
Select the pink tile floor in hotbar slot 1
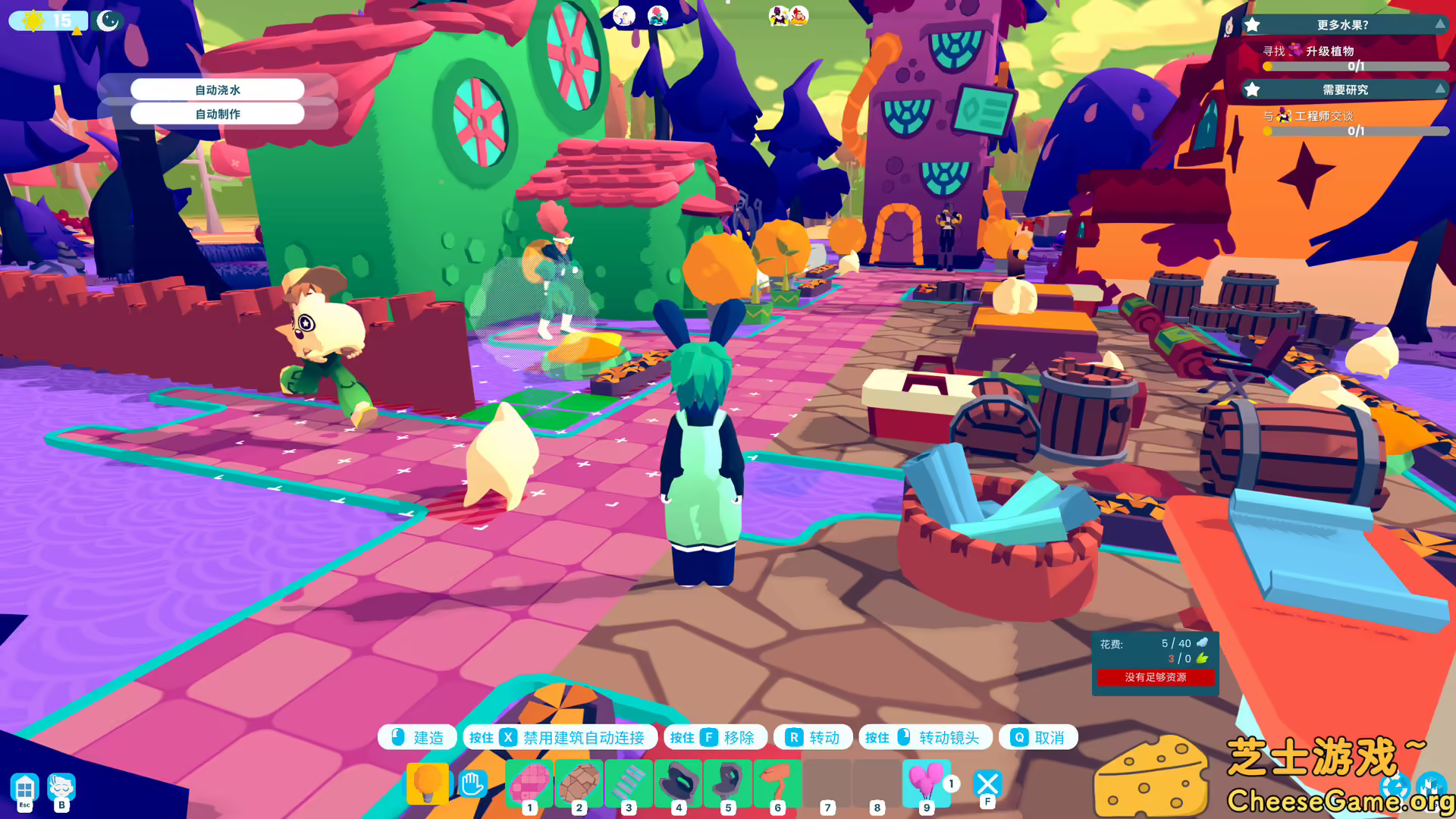click(x=529, y=783)
